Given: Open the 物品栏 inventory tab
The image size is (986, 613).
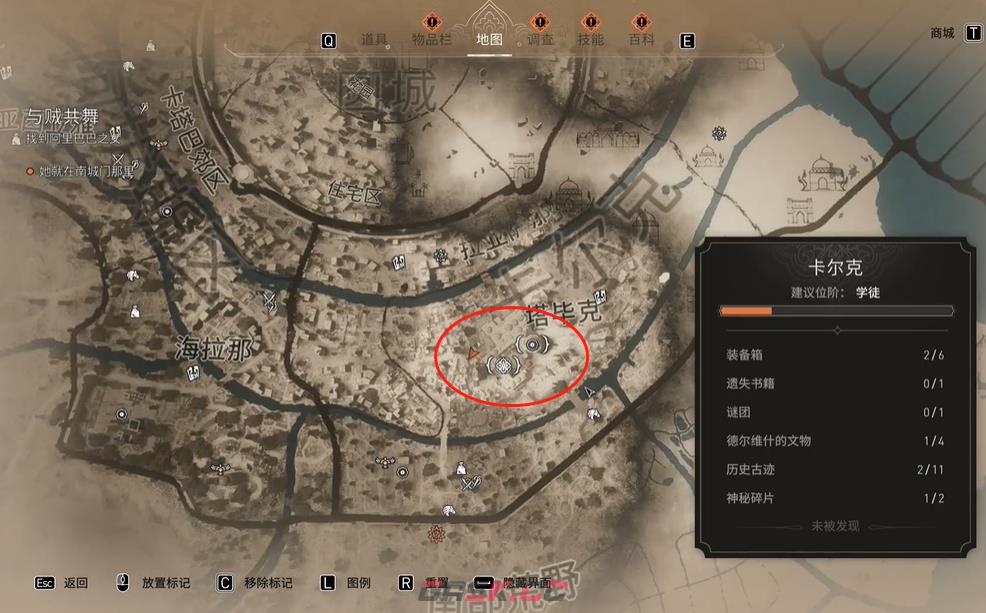Looking at the screenshot, I should coord(432,40).
